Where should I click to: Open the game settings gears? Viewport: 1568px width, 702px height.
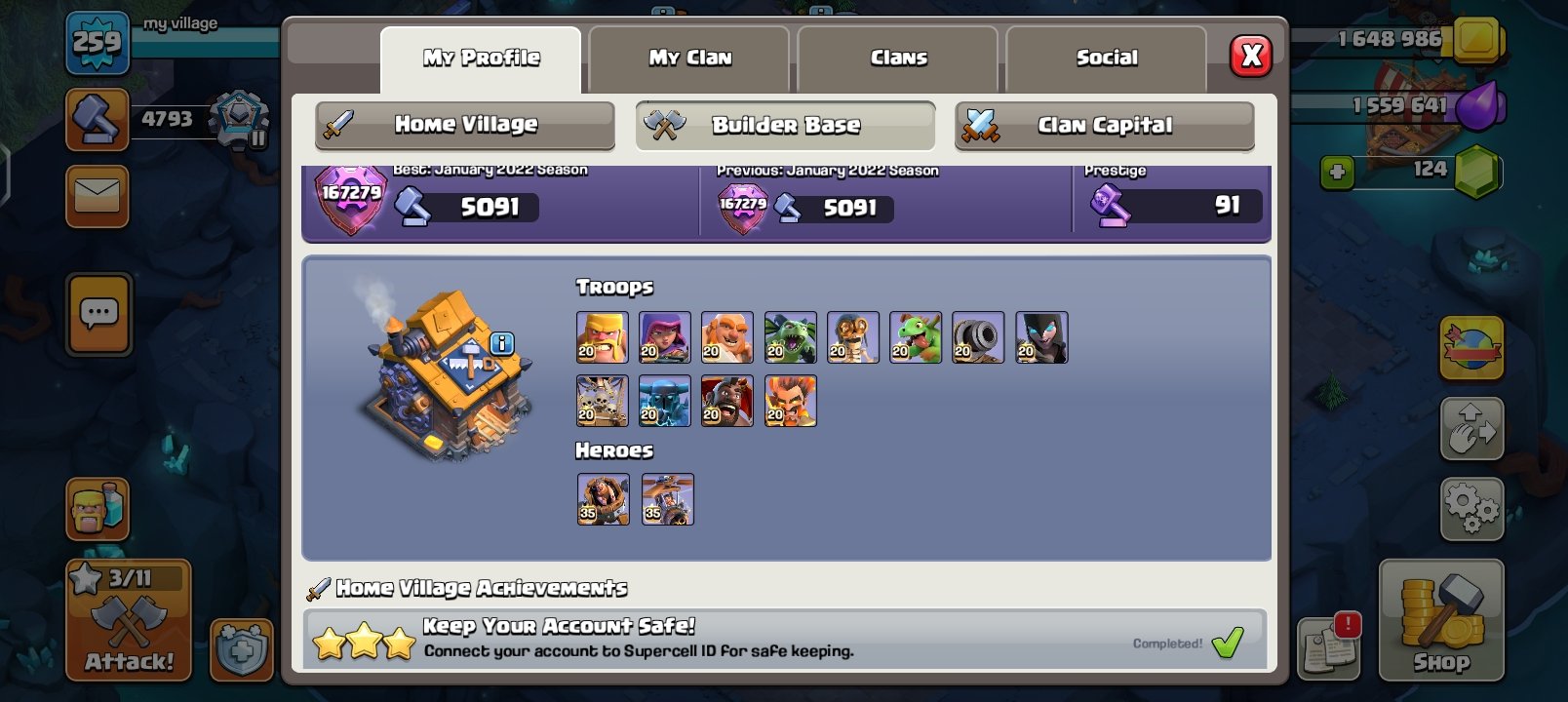pos(1470,507)
